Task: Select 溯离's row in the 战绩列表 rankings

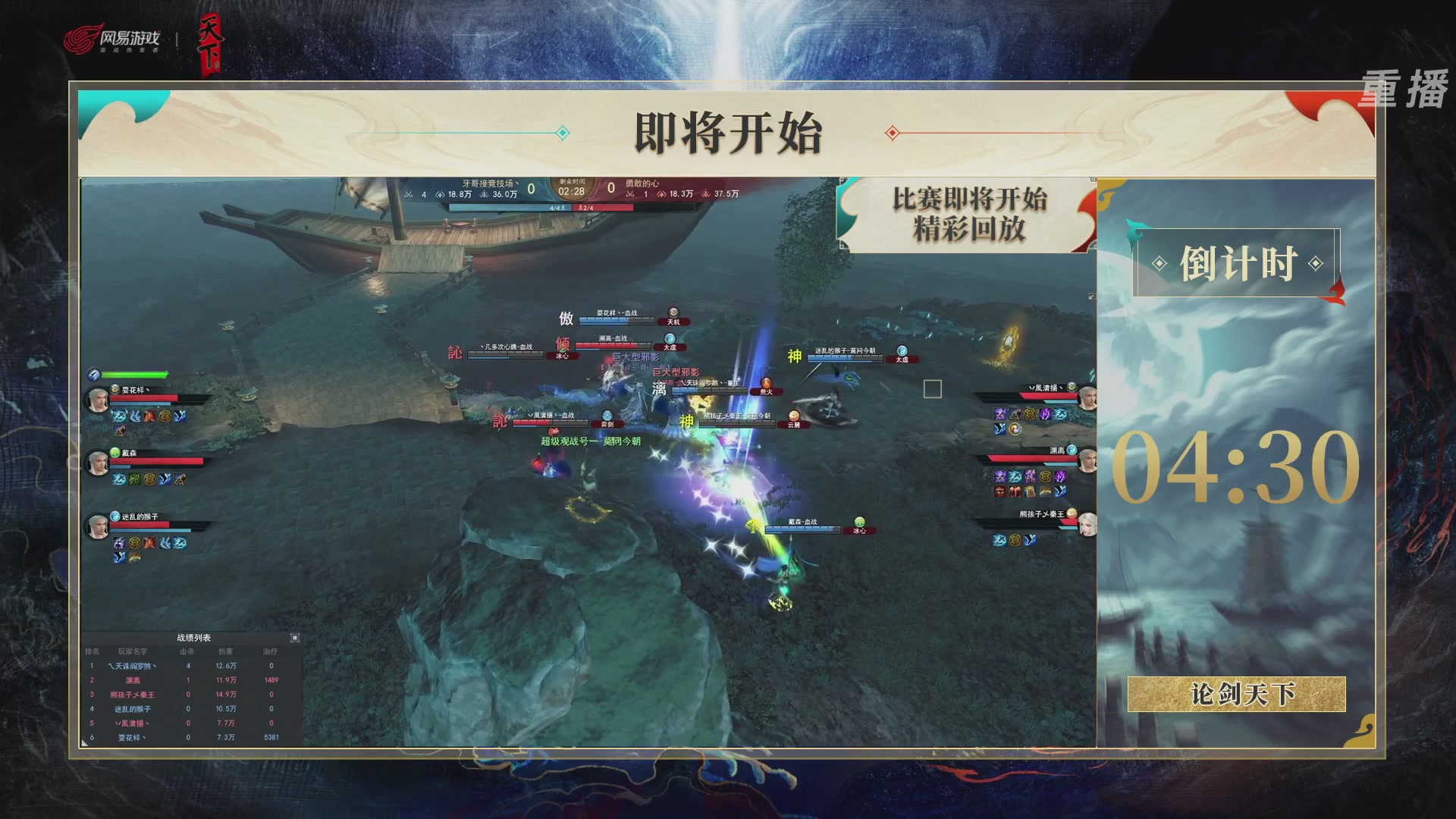Action: 133,680
